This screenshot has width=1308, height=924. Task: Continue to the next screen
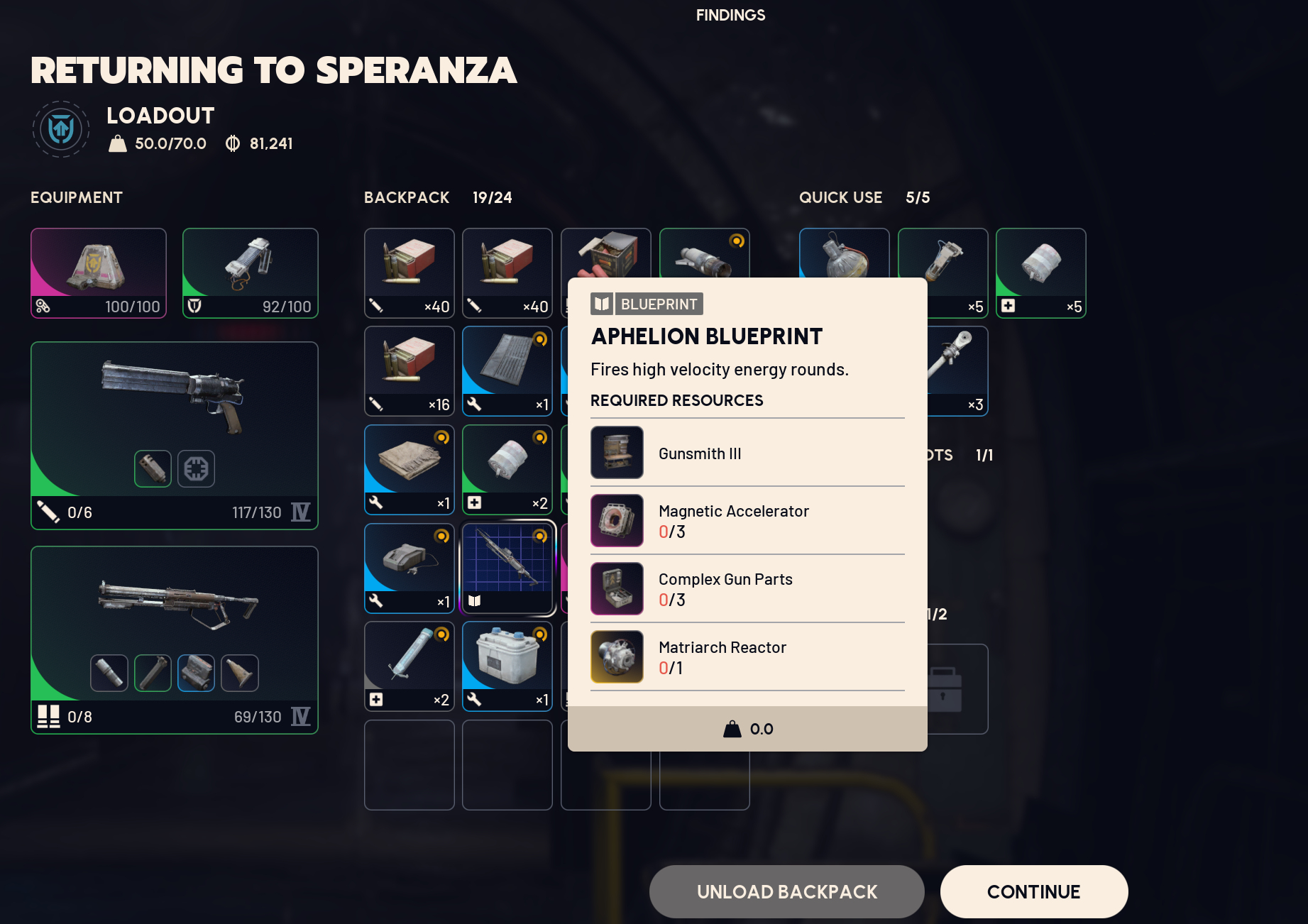point(1033,891)
